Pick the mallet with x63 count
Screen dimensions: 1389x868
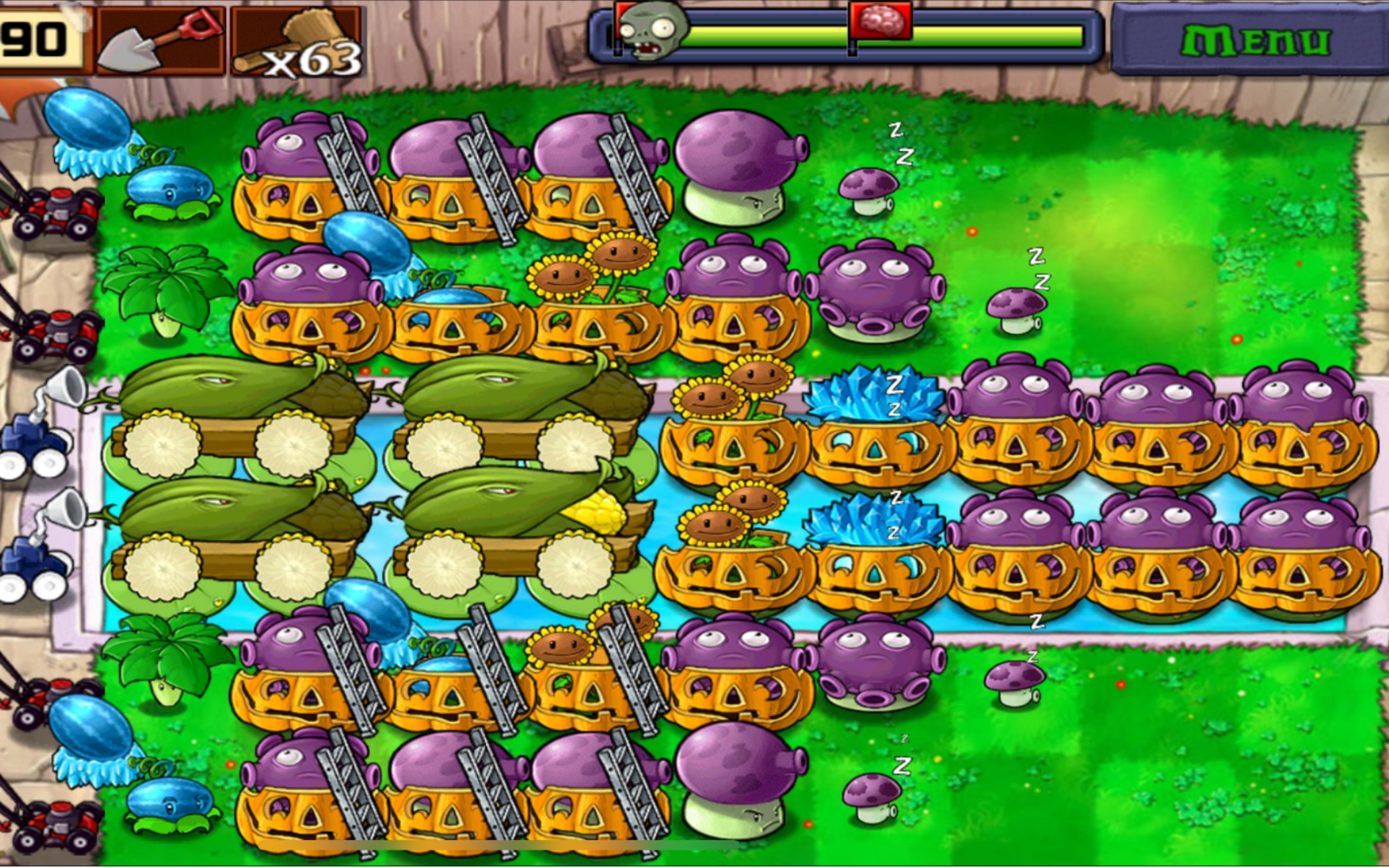click(297, 42)
